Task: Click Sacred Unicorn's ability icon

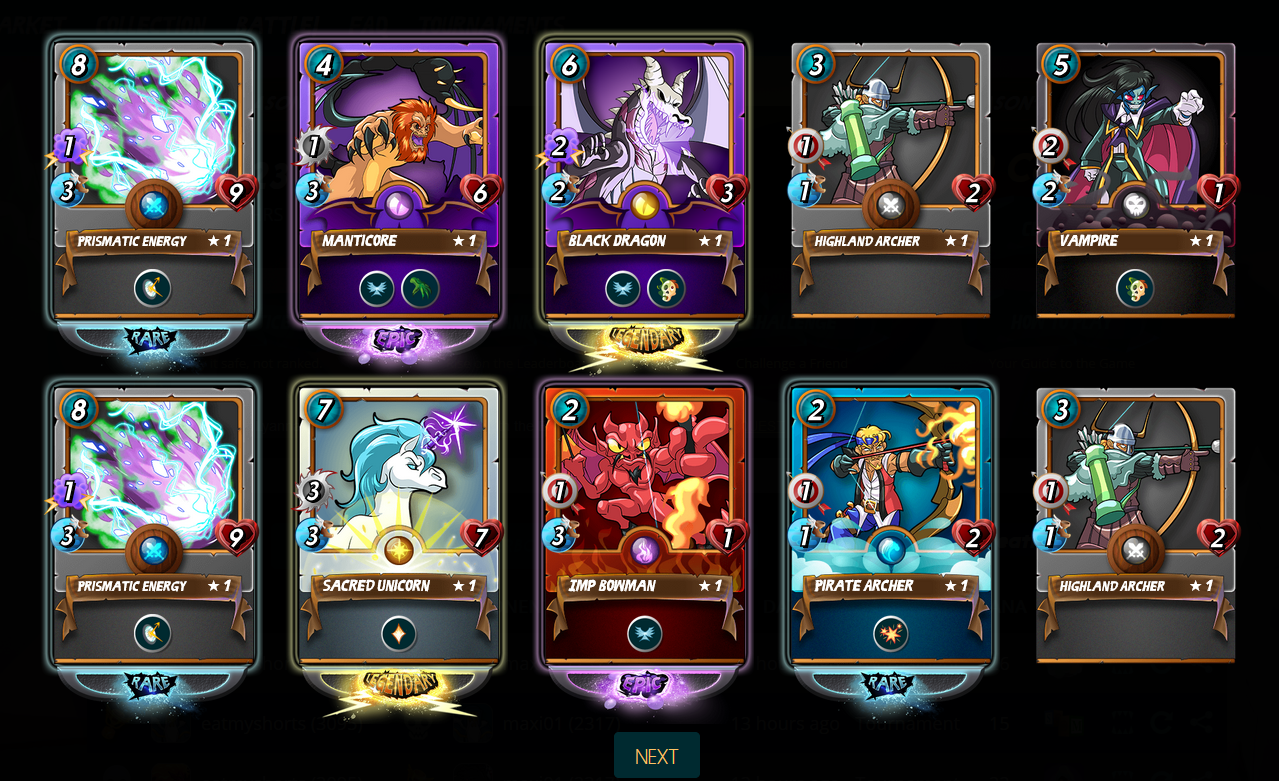Action: pos(399,634)
